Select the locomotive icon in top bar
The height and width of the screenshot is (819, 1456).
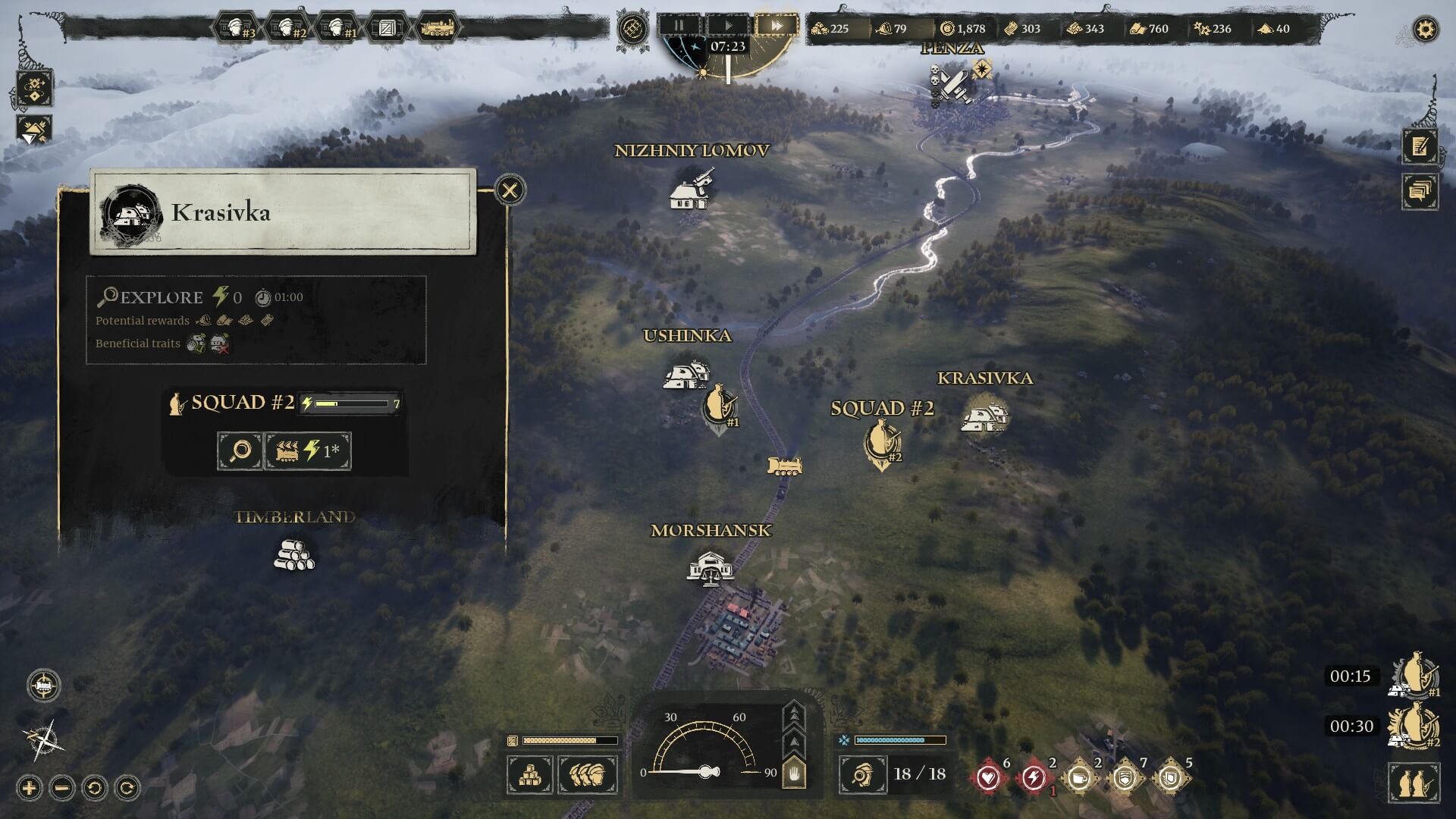tap(438, 29)
